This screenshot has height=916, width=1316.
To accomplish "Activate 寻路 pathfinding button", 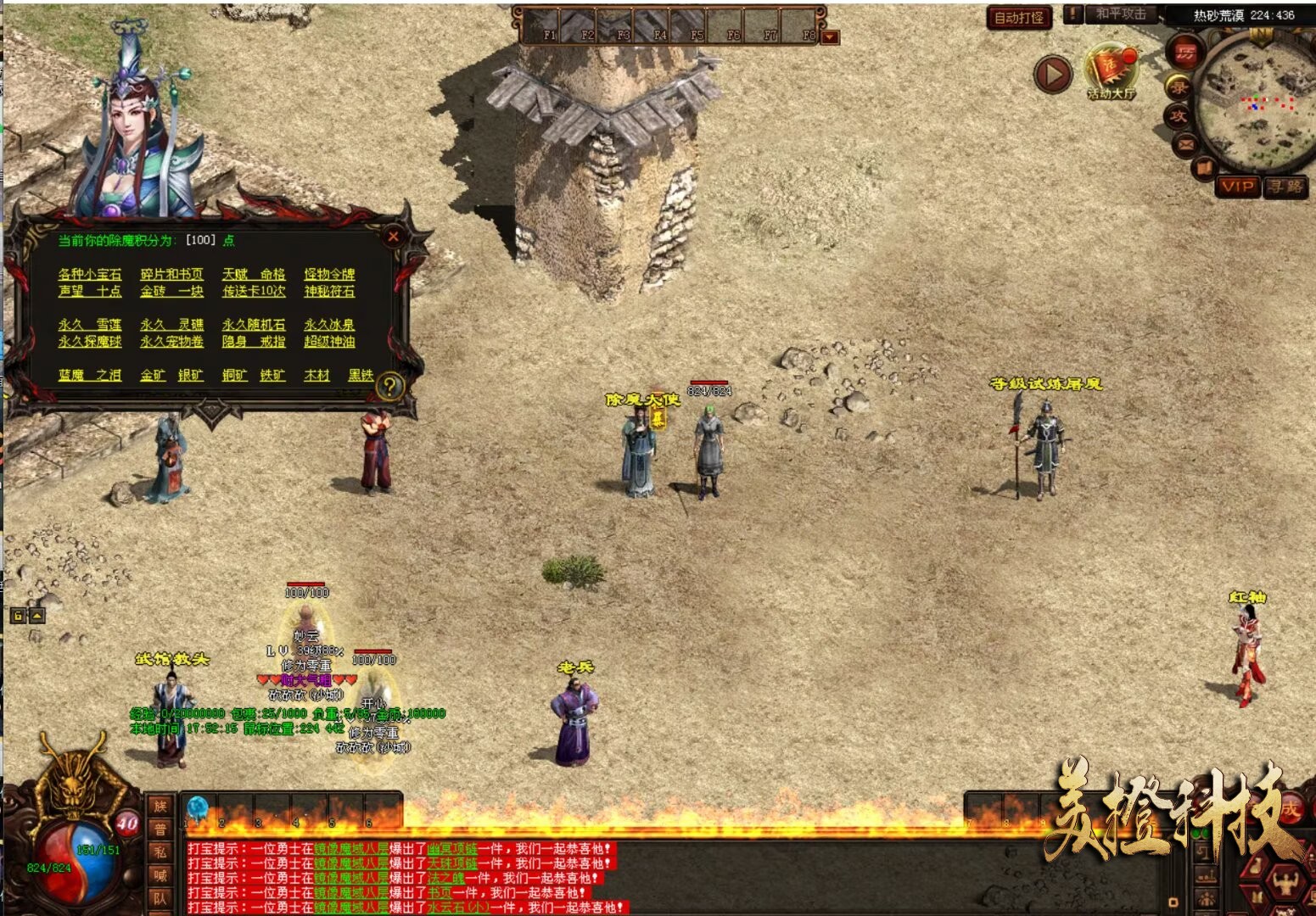I will [1285, 187].
